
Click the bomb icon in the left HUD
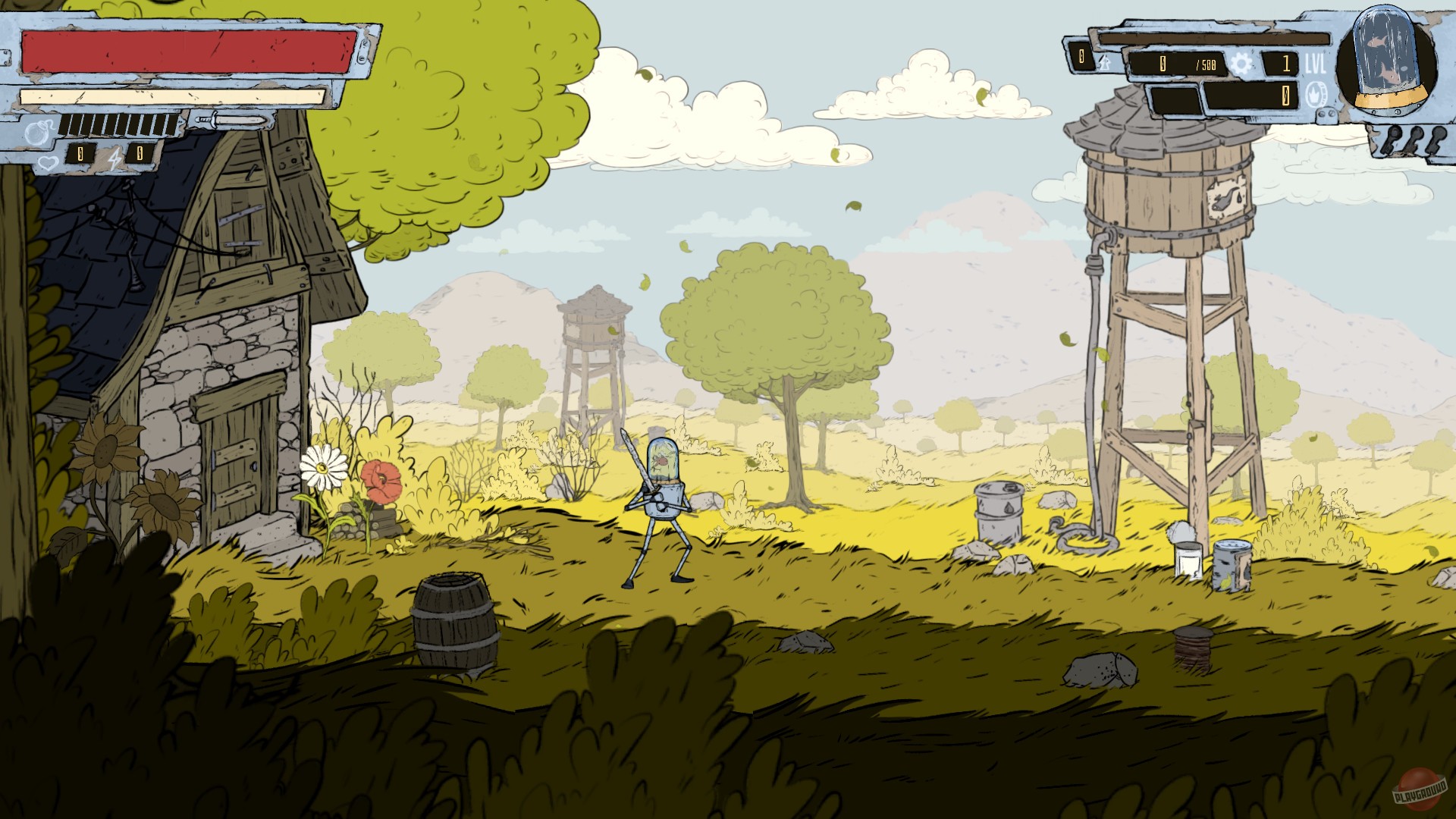[x=36, y=133]
